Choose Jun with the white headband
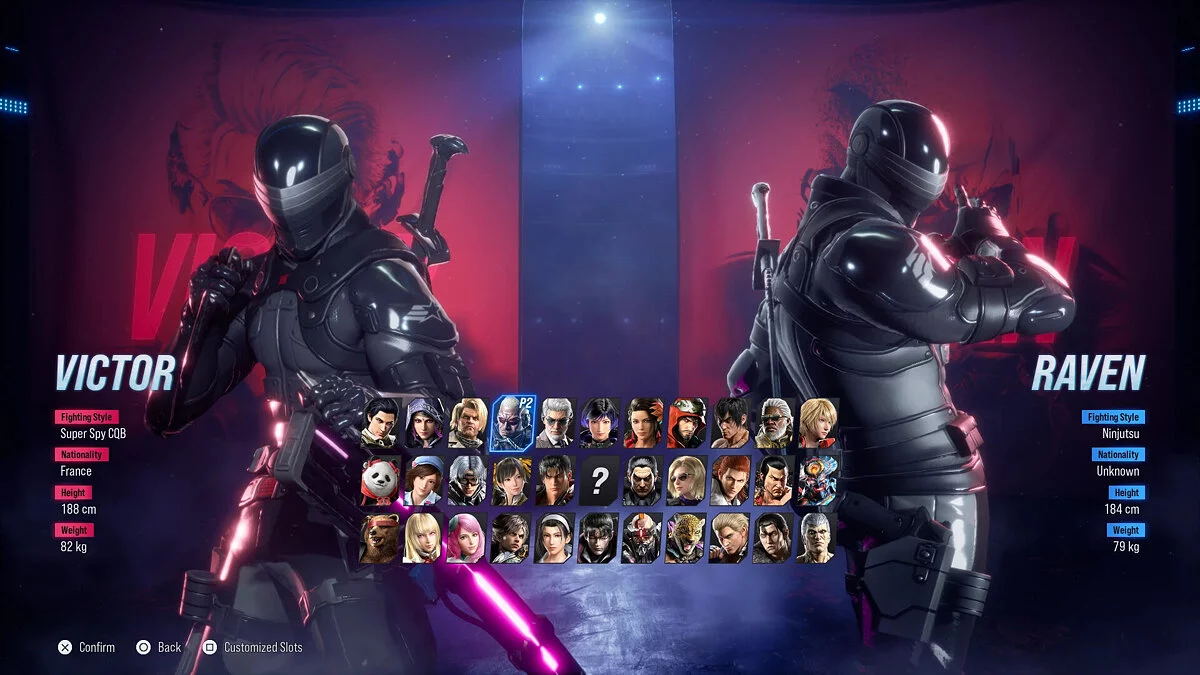This screenshot has width=1200, height=675. (x=555, y=538)
